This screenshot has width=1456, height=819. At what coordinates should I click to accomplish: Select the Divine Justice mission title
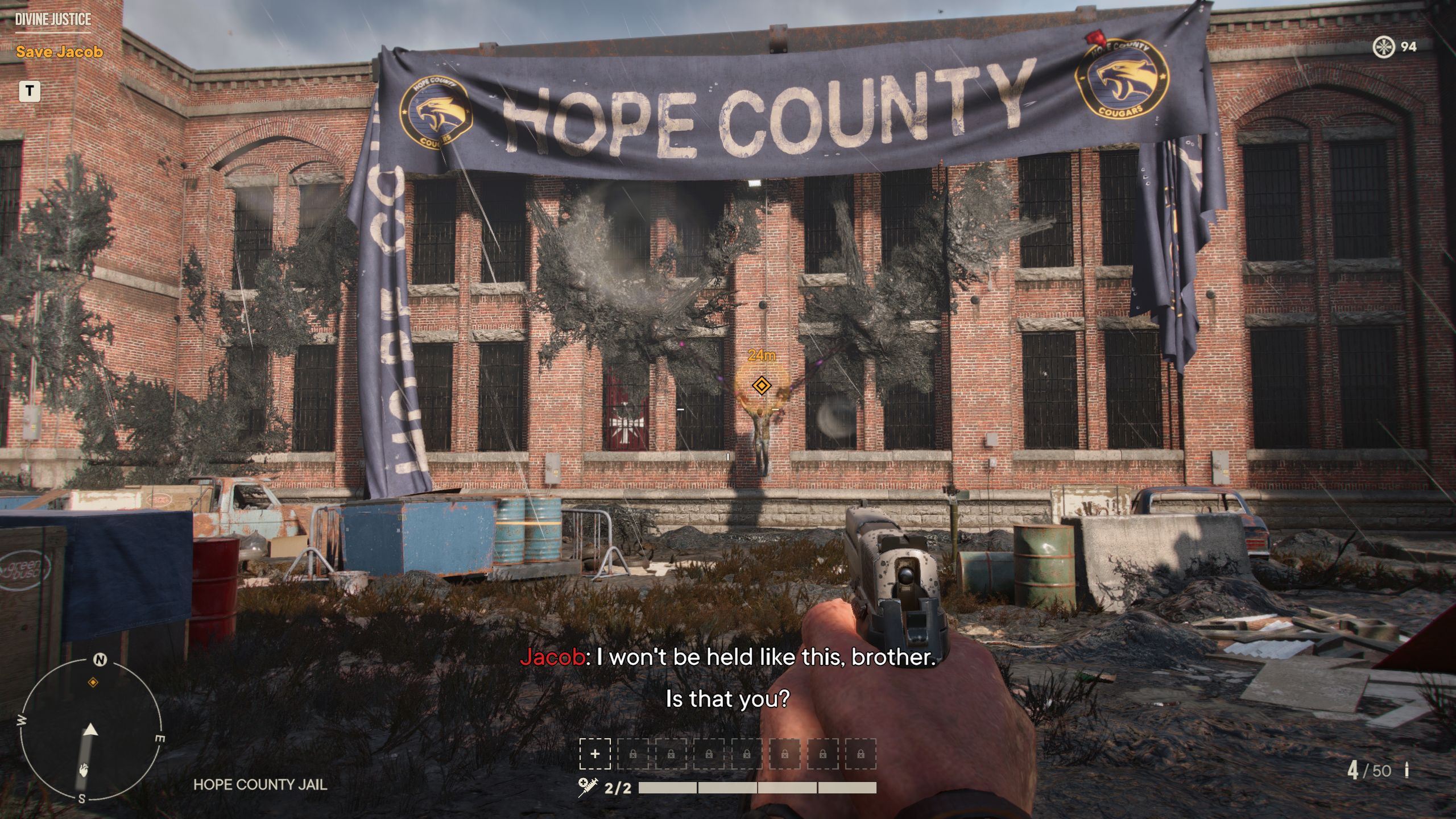click(53, 19)
